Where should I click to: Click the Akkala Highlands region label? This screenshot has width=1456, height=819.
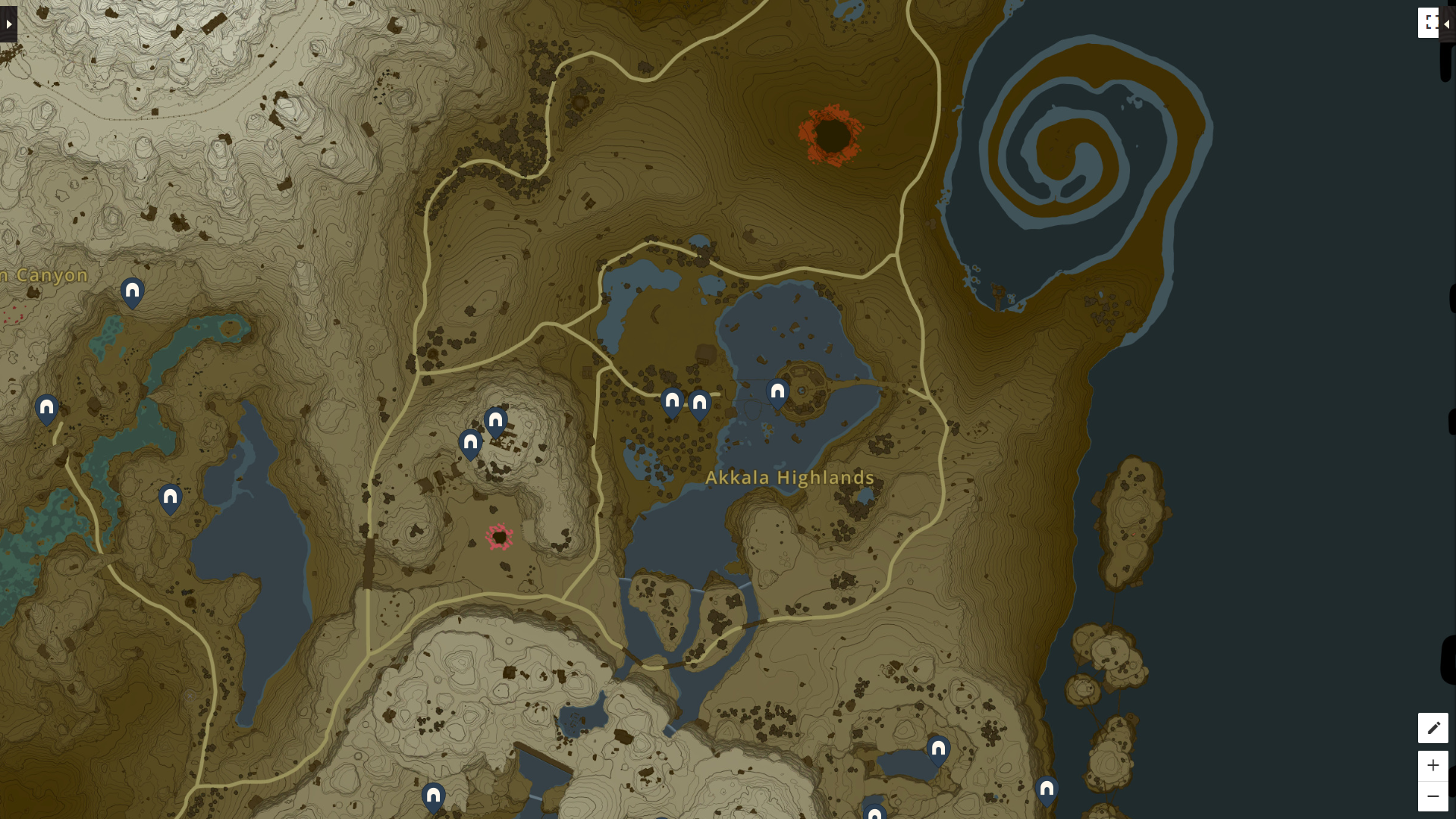(x=789, y=478)
